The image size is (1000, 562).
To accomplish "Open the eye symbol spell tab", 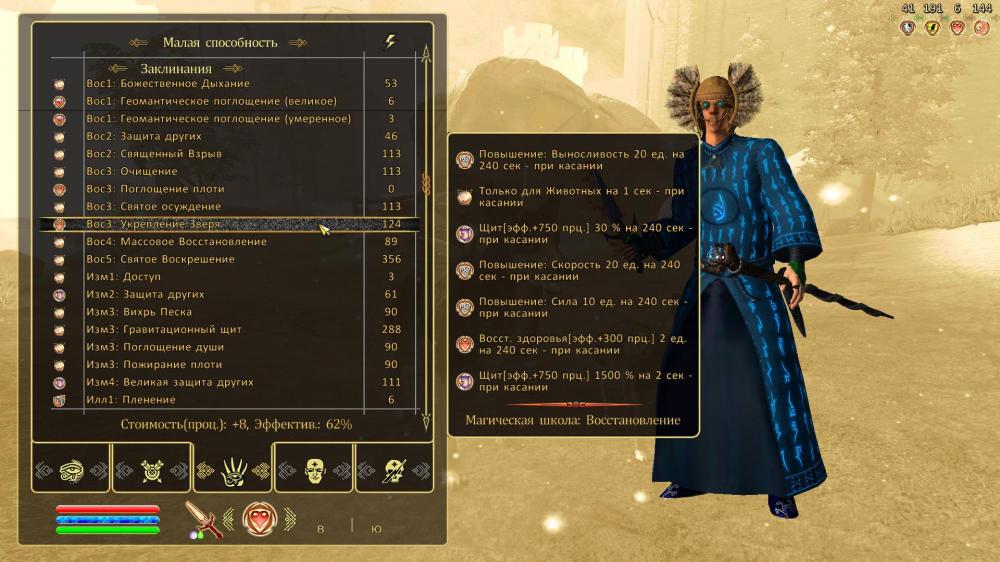I will [x=71, y=468].
